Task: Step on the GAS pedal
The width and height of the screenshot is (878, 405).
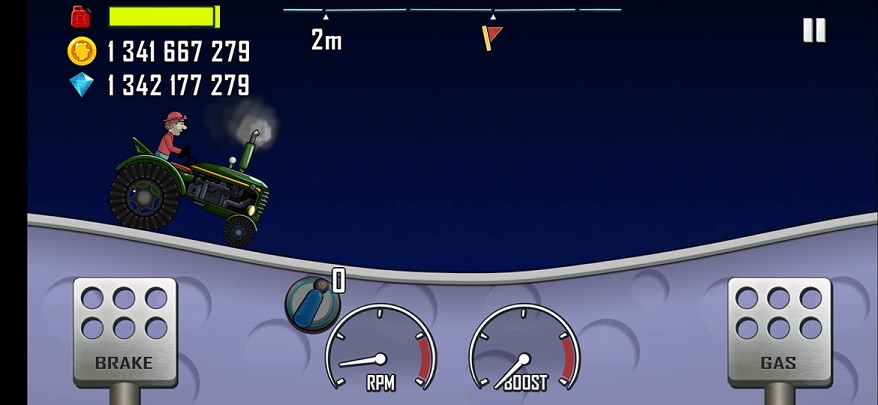Action: coord(778,332)
